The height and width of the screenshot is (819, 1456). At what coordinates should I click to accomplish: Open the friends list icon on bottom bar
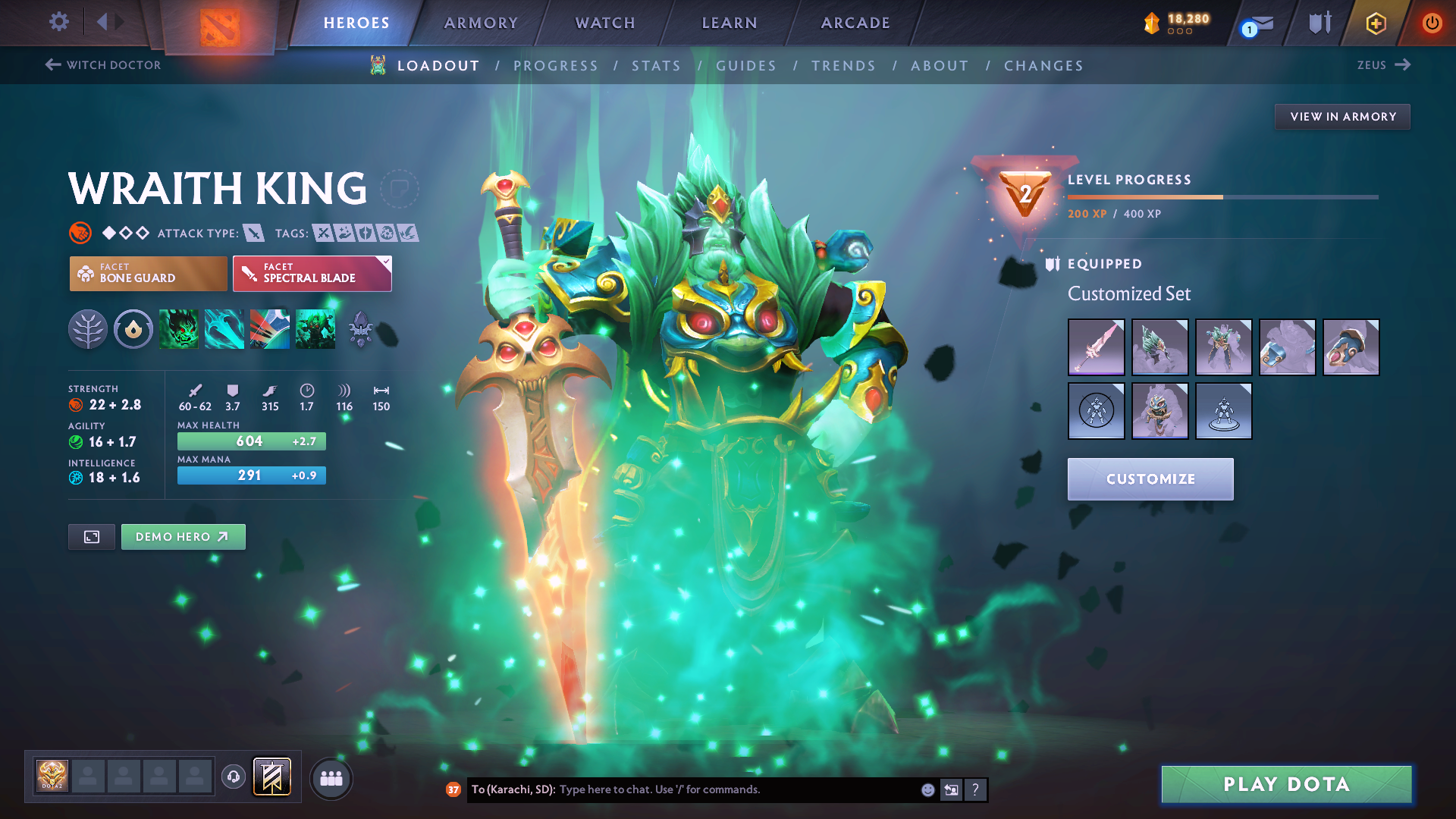[331, 778]
